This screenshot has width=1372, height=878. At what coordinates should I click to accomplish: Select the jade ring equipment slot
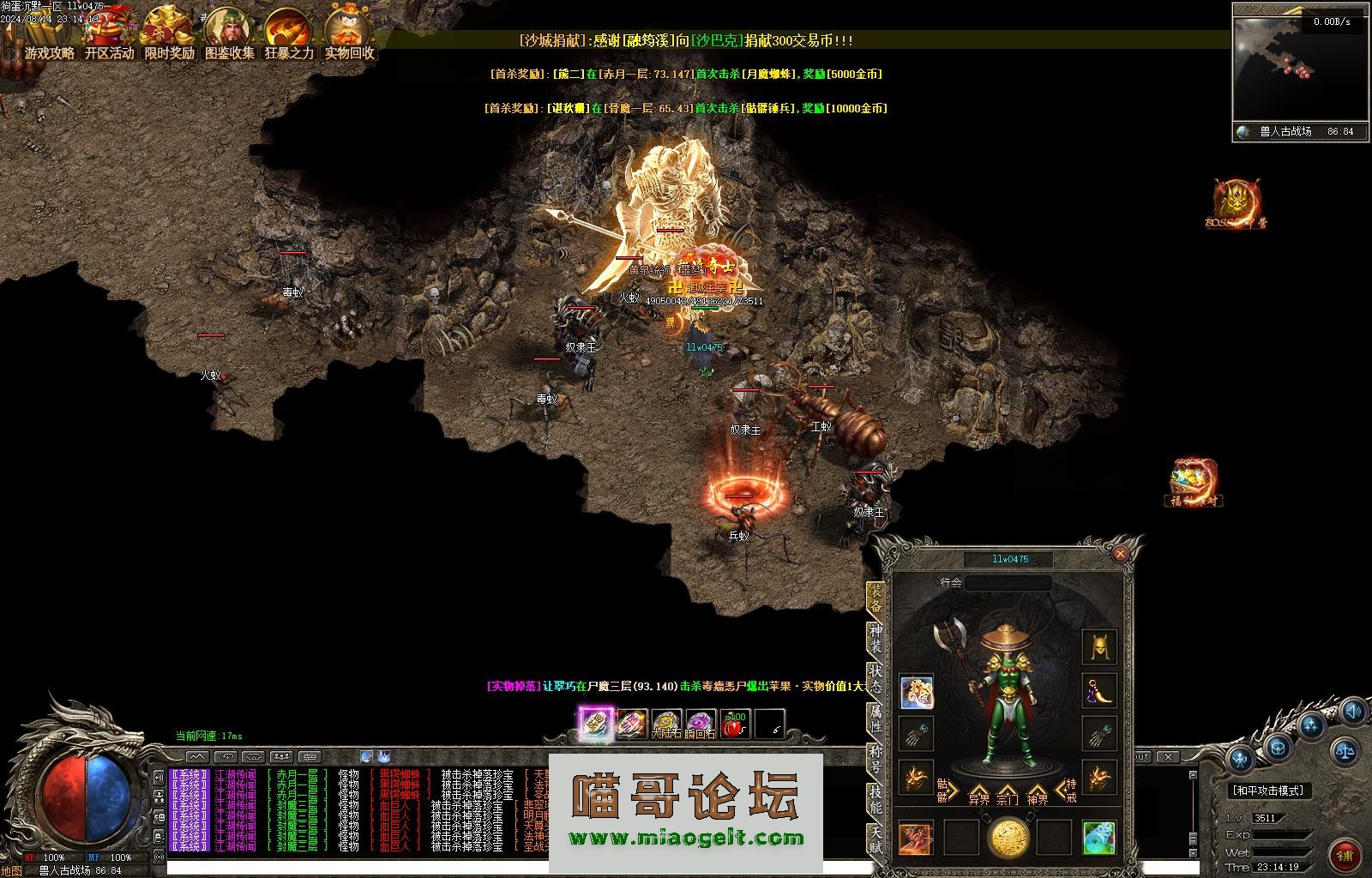pyautogui.click(x=1098, y=838)
